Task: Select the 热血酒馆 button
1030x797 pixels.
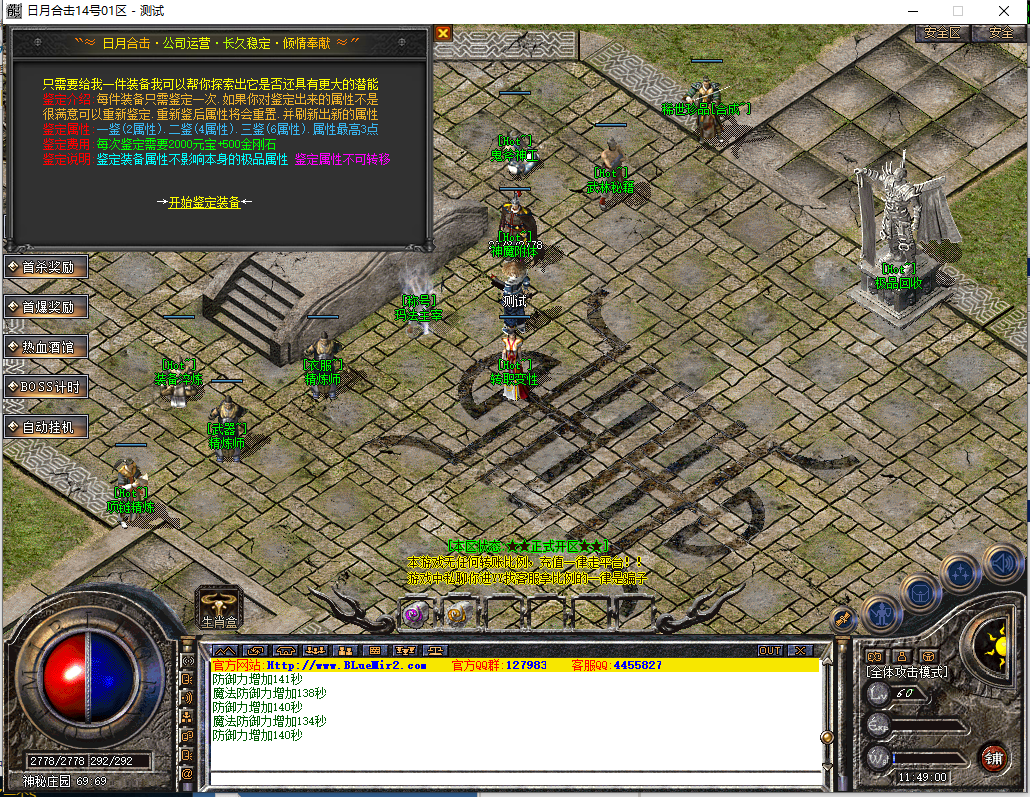Action: (47, 347)
